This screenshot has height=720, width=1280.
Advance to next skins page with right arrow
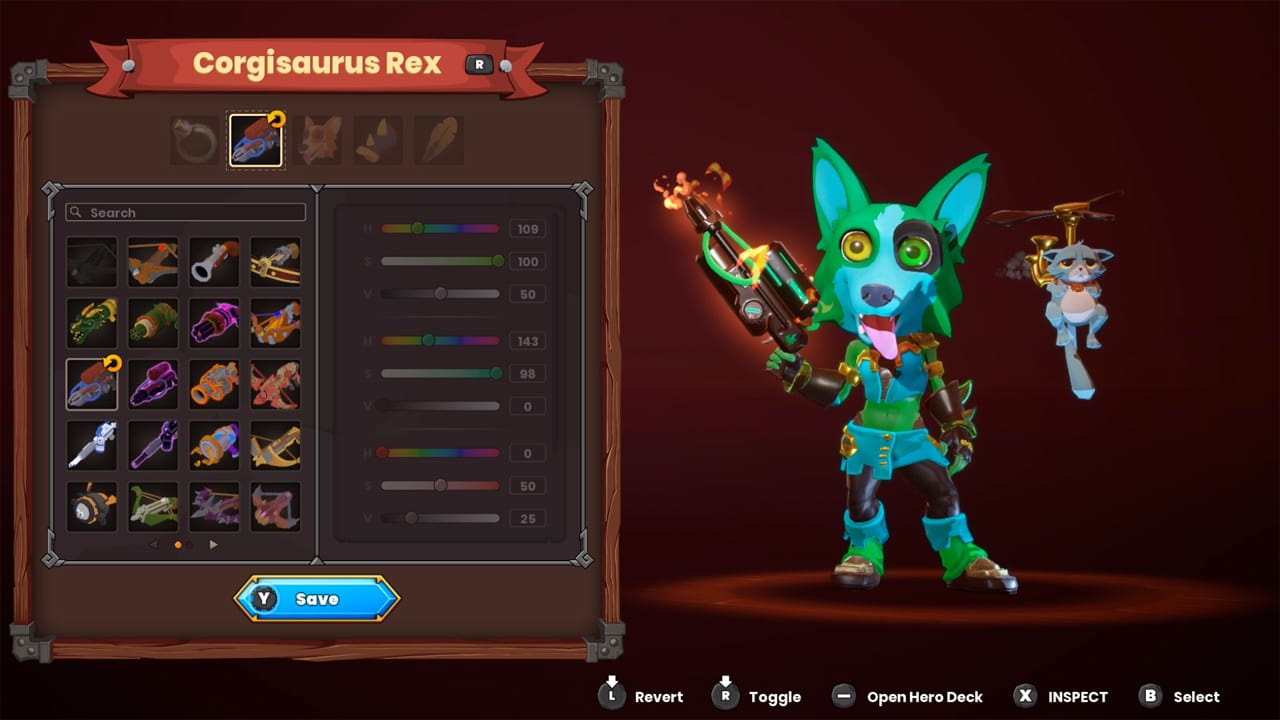(213, 544)
